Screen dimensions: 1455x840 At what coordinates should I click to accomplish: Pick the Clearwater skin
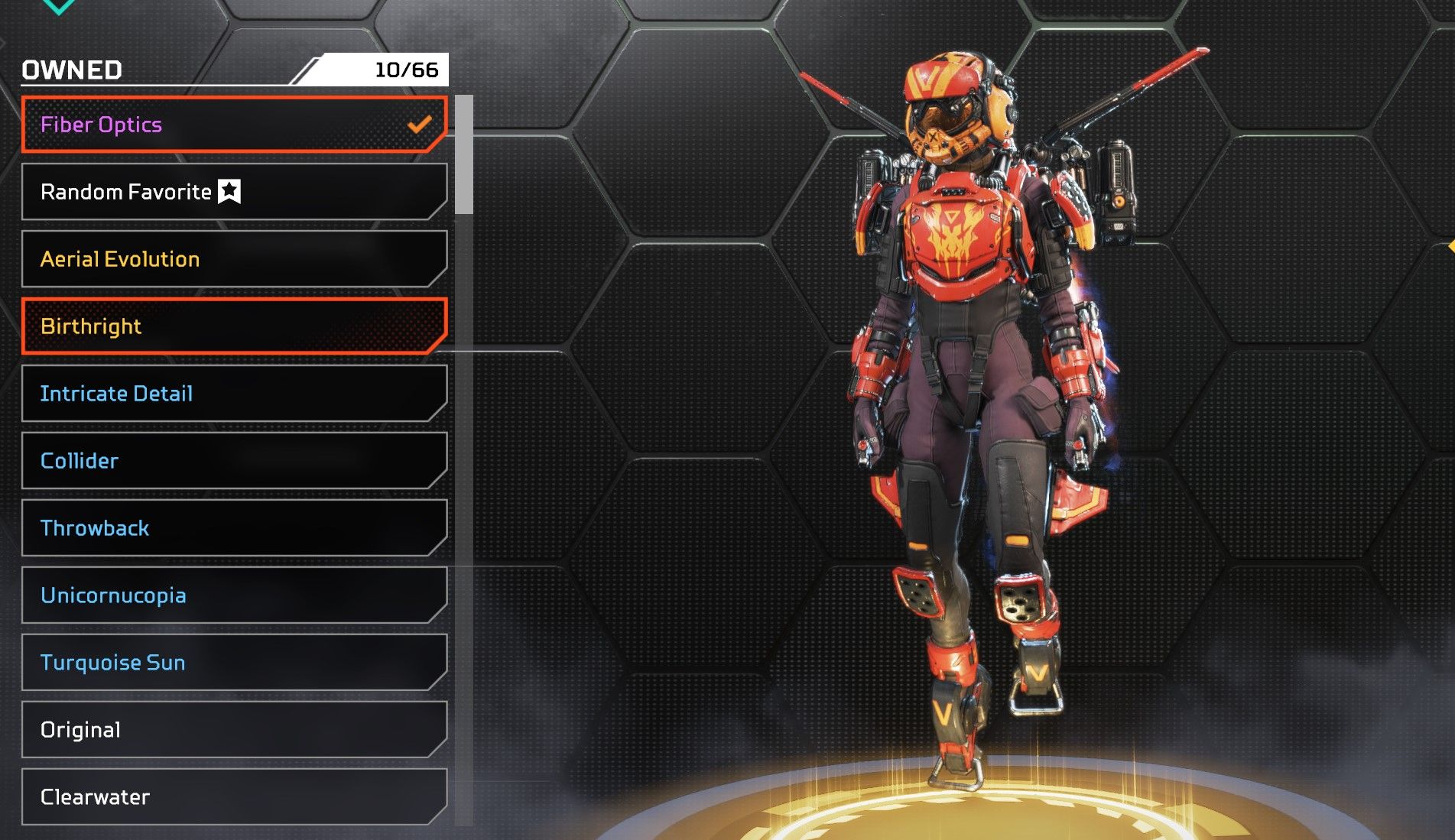click(x=233, y=797)
